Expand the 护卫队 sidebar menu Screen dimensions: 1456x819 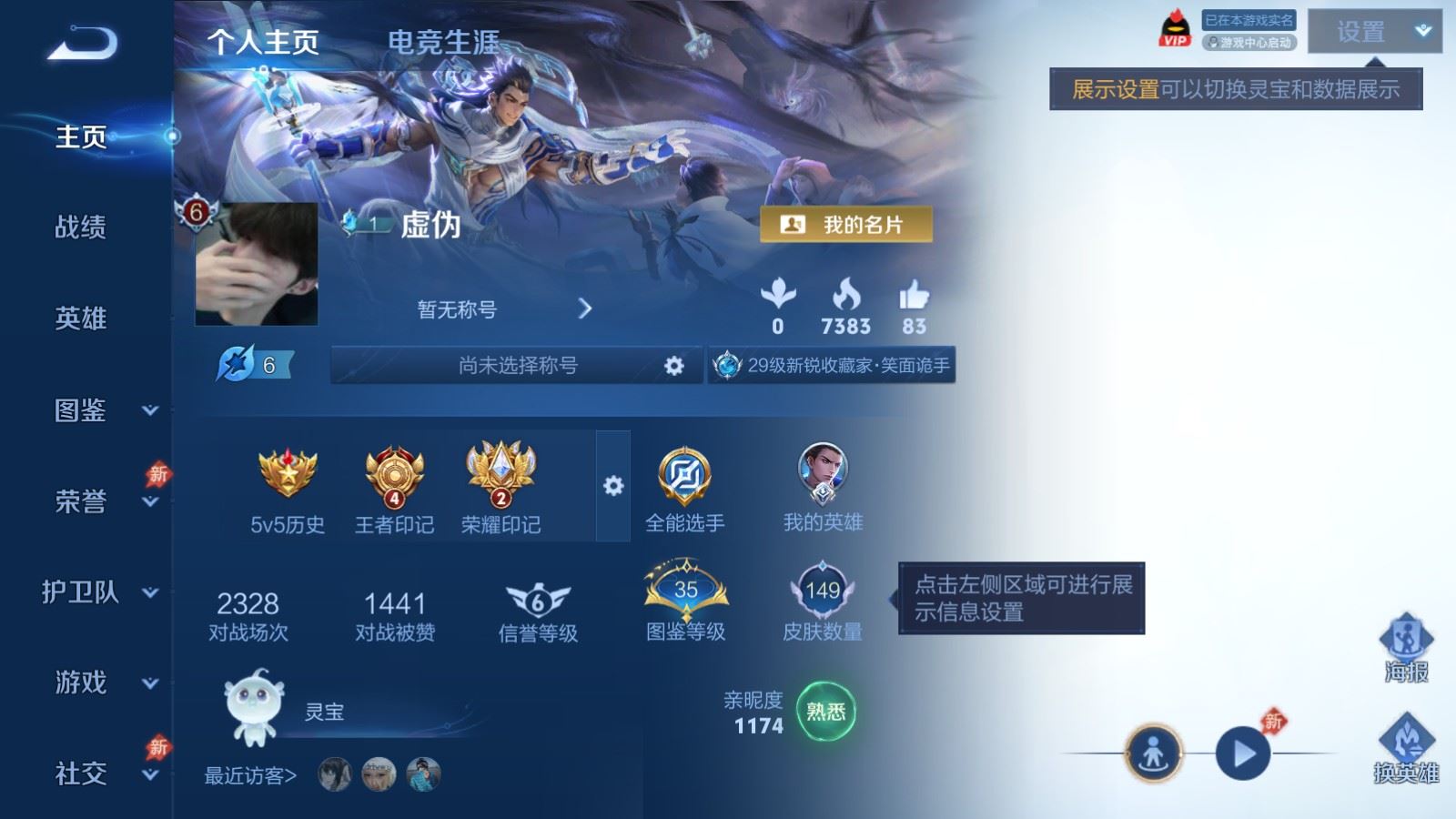pyautogui.click(x=98, y=592)
